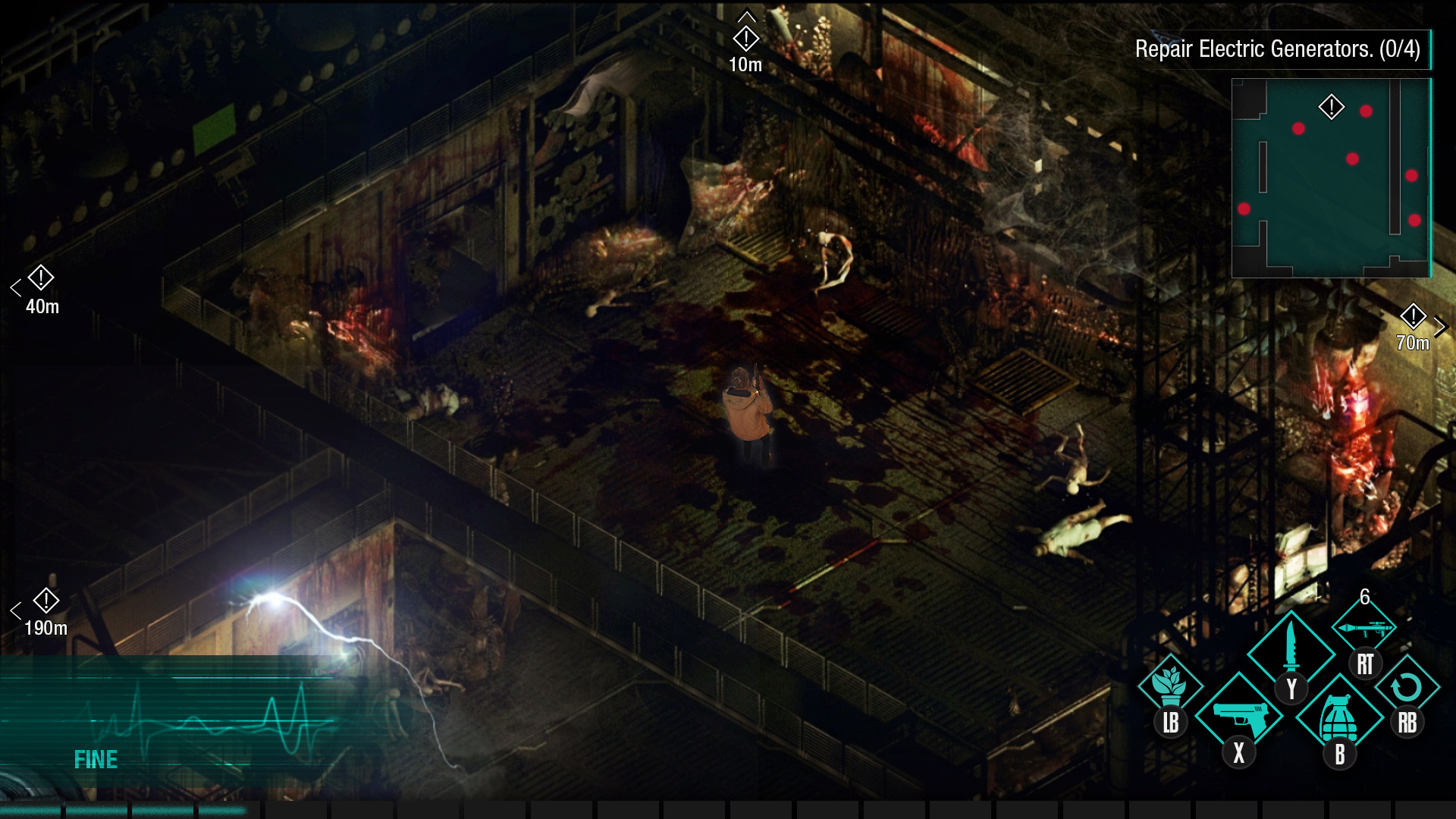This screenshot has width=1456, height=819.
Task: Select the 40m objective waypoint marker
Action: coord(41,278)
